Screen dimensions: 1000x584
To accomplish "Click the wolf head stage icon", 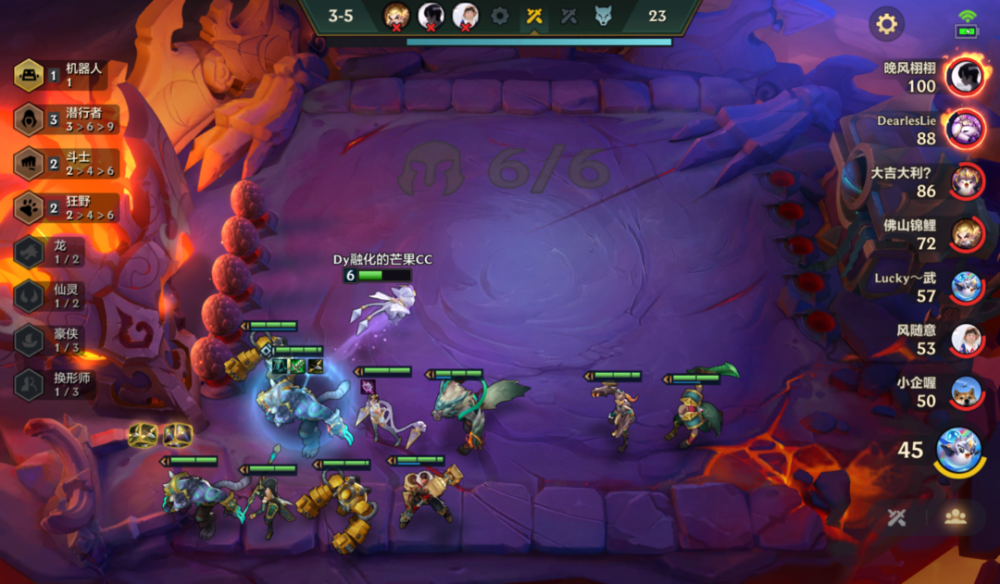I will [602, 15].
